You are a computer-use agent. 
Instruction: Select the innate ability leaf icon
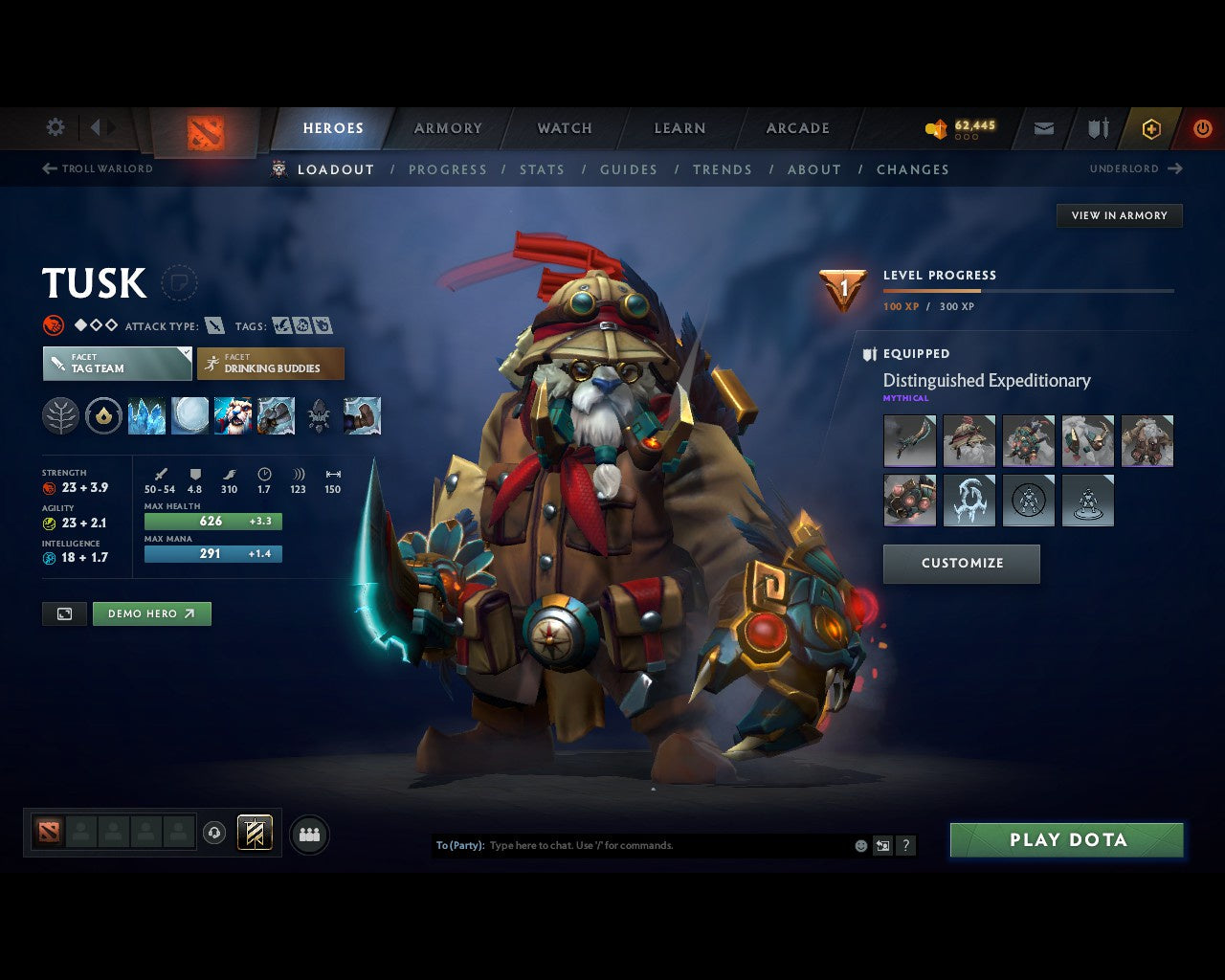[x=60, y=415]
